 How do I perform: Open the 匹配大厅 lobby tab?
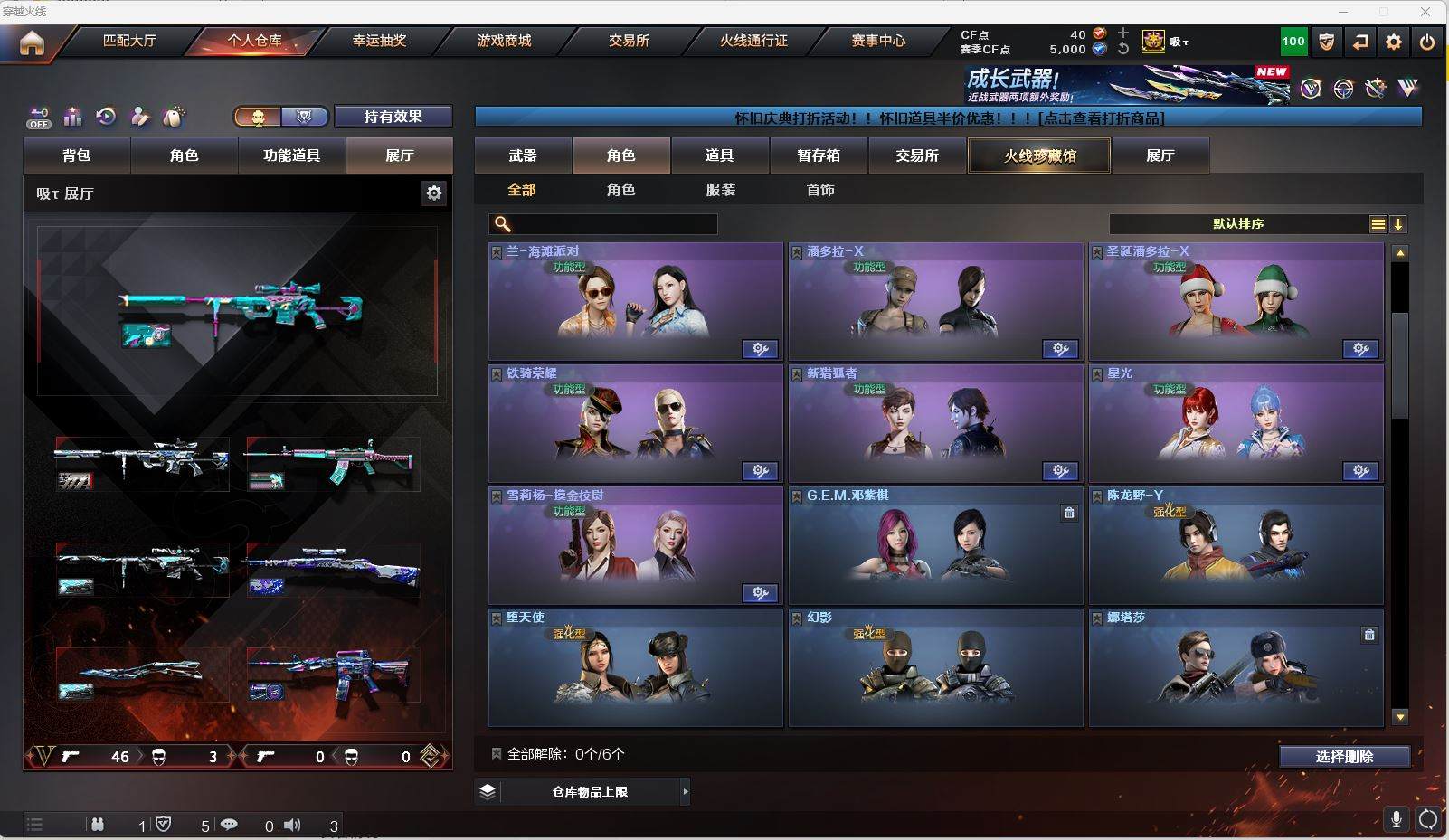click(129, 41)
